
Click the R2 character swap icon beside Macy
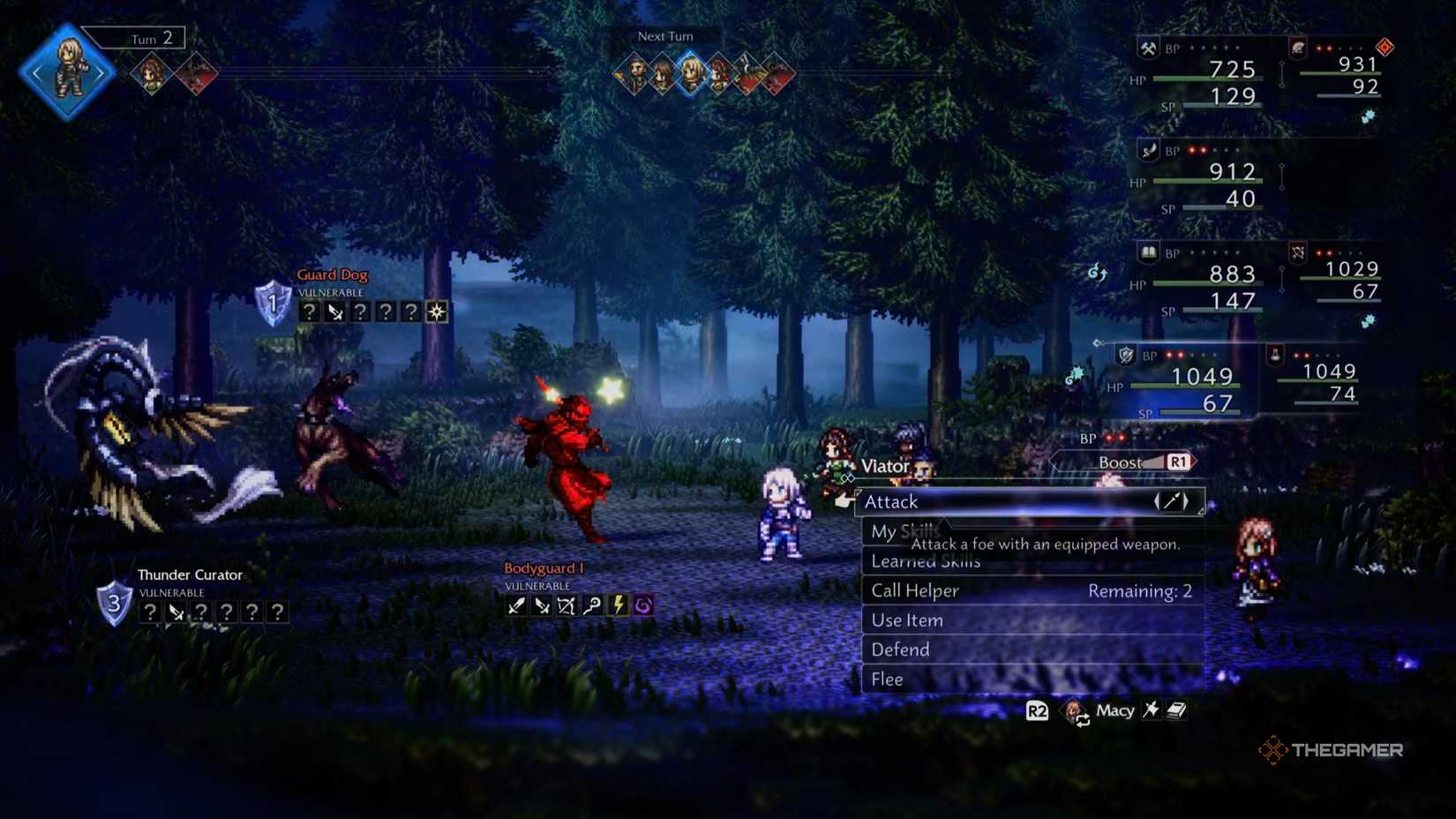(1037, 710)
